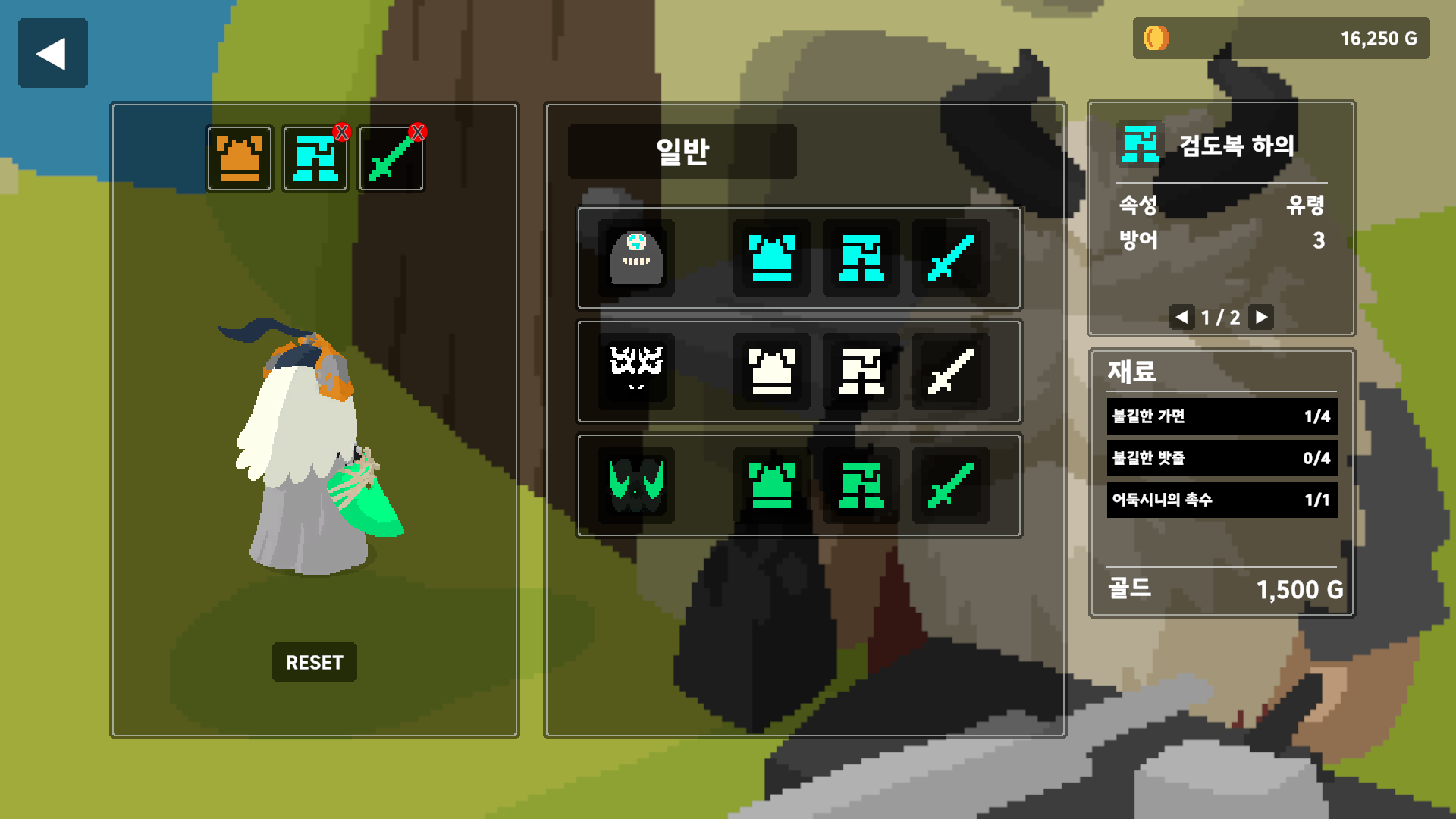Select the 불길한 가면 material row
The image size is (1456, 819).
[1221, 416]
